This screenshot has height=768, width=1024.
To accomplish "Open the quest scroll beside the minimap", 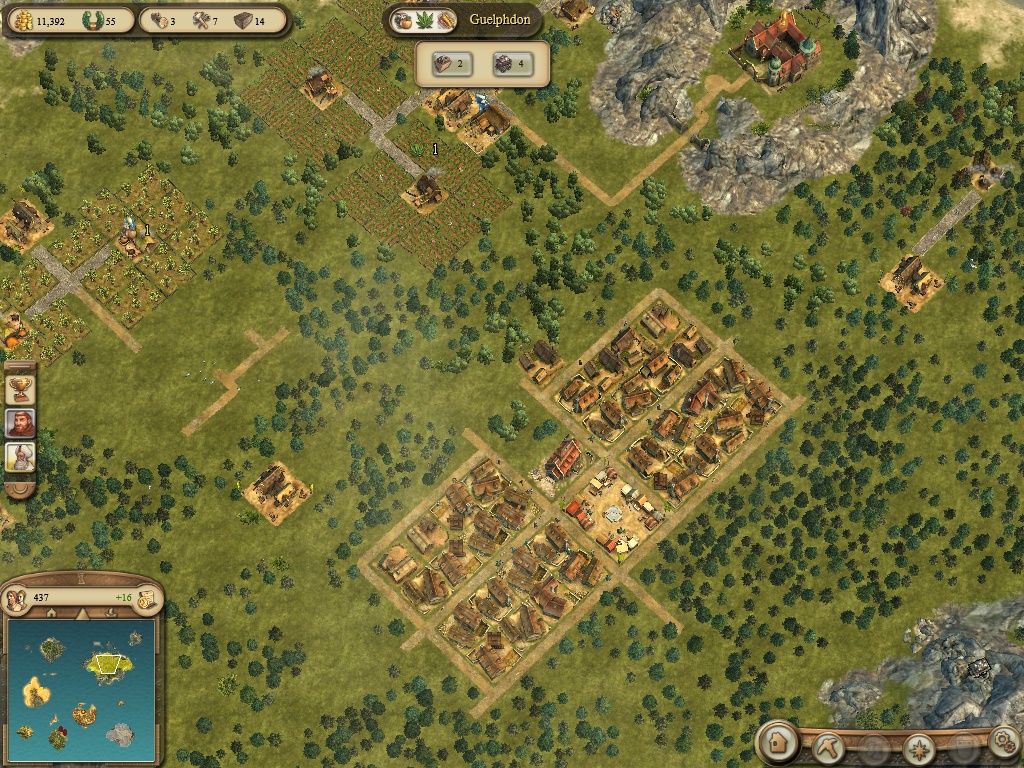I will click(147, 598).
